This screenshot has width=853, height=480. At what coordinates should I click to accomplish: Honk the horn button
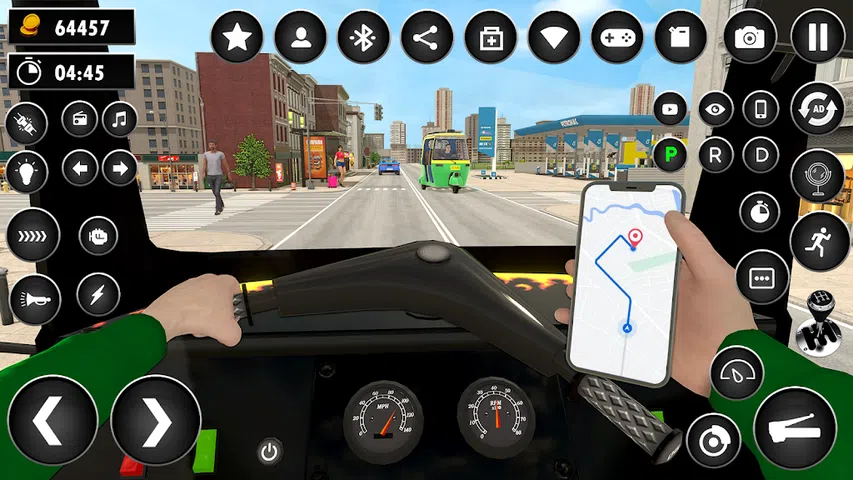click(x=34, y=298)
